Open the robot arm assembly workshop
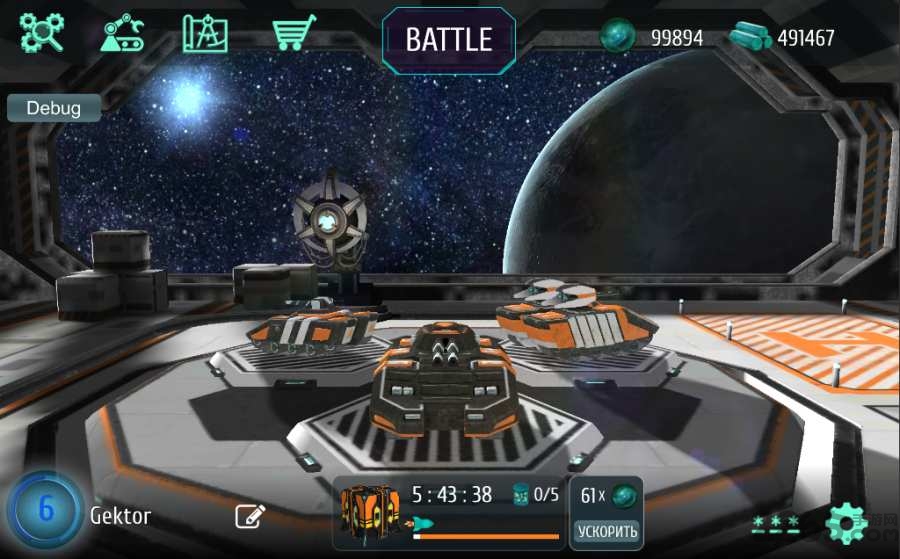 click(x=123, y=33)
